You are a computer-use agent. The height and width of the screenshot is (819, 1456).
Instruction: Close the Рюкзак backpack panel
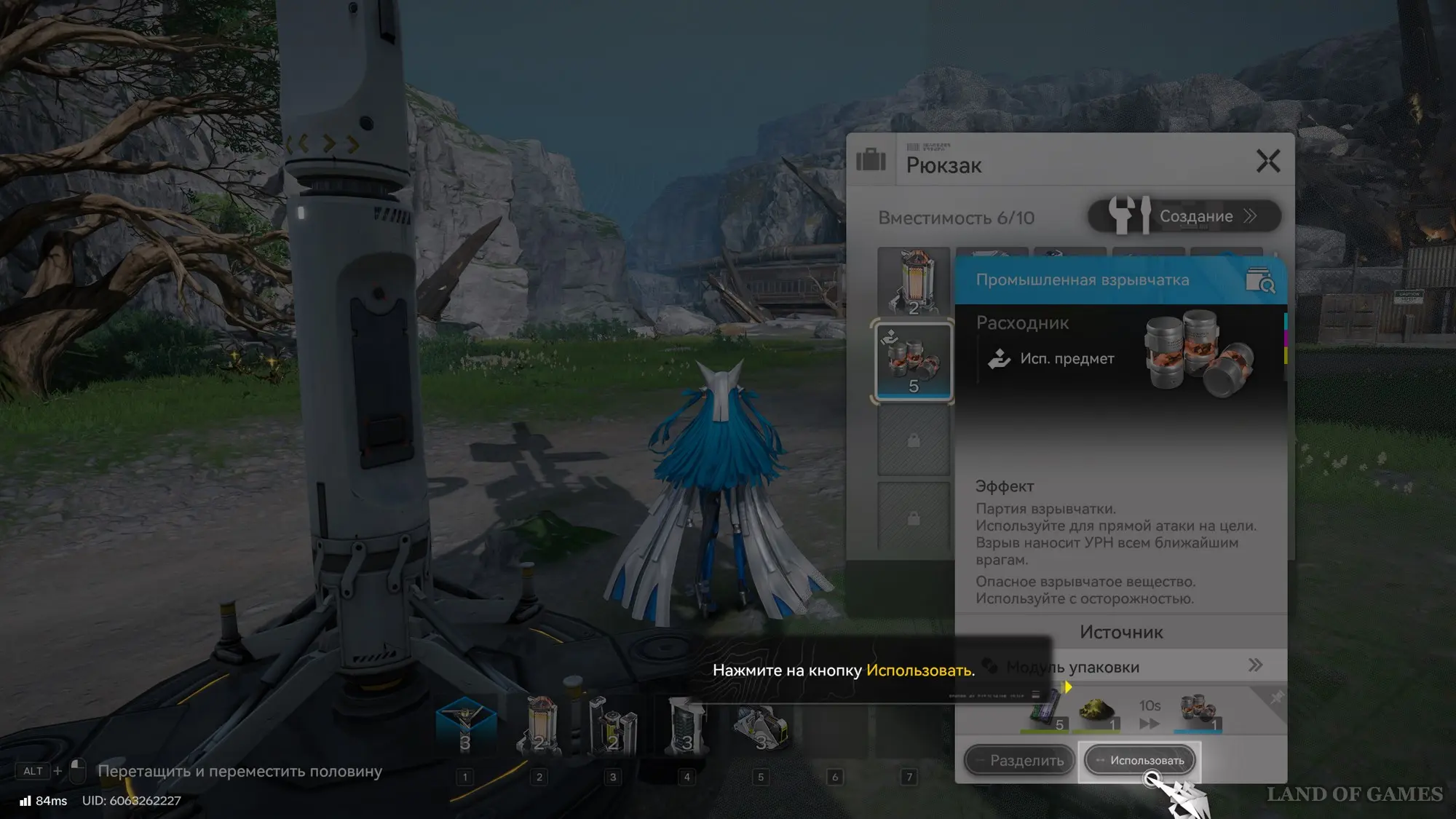[x=1267, y=161]
